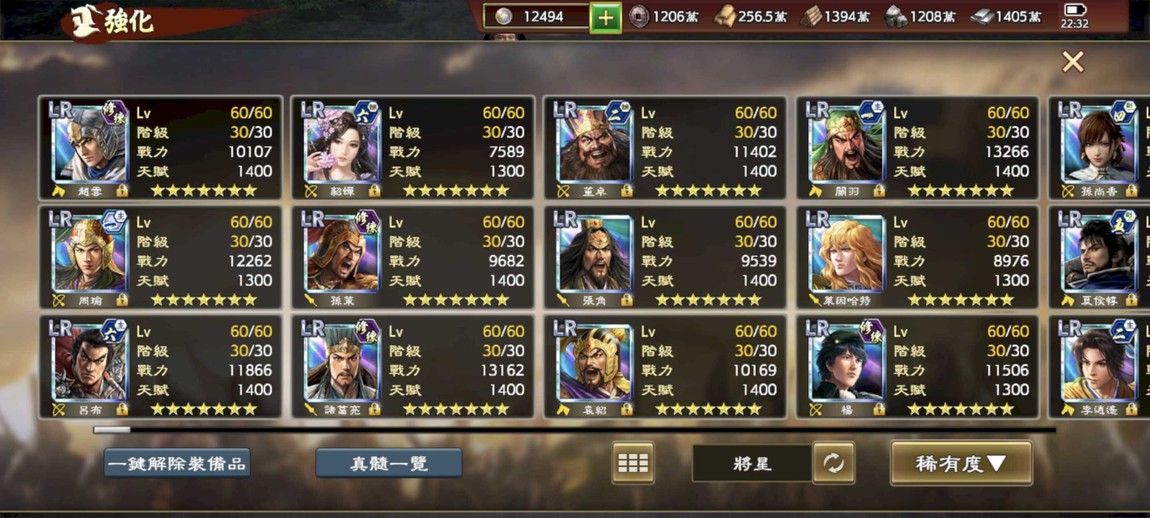The height and width of the screenshot is (518, 1150).
Task: Pick the 關羽 general card
Action: click(916, 148)
